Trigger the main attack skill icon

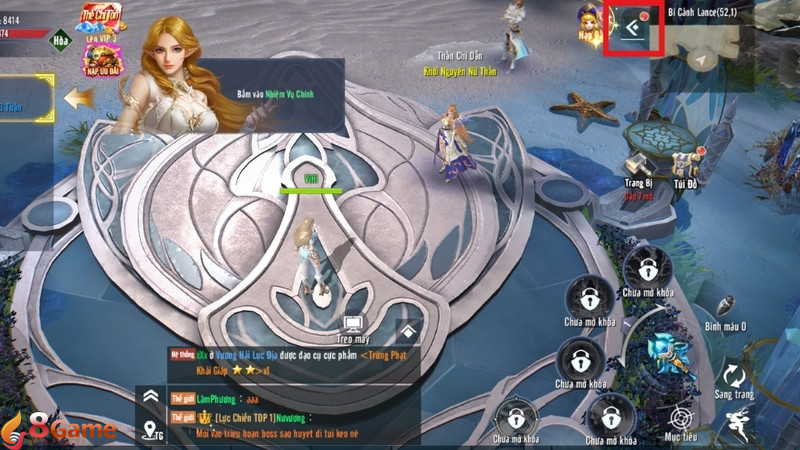coord(665,348)
